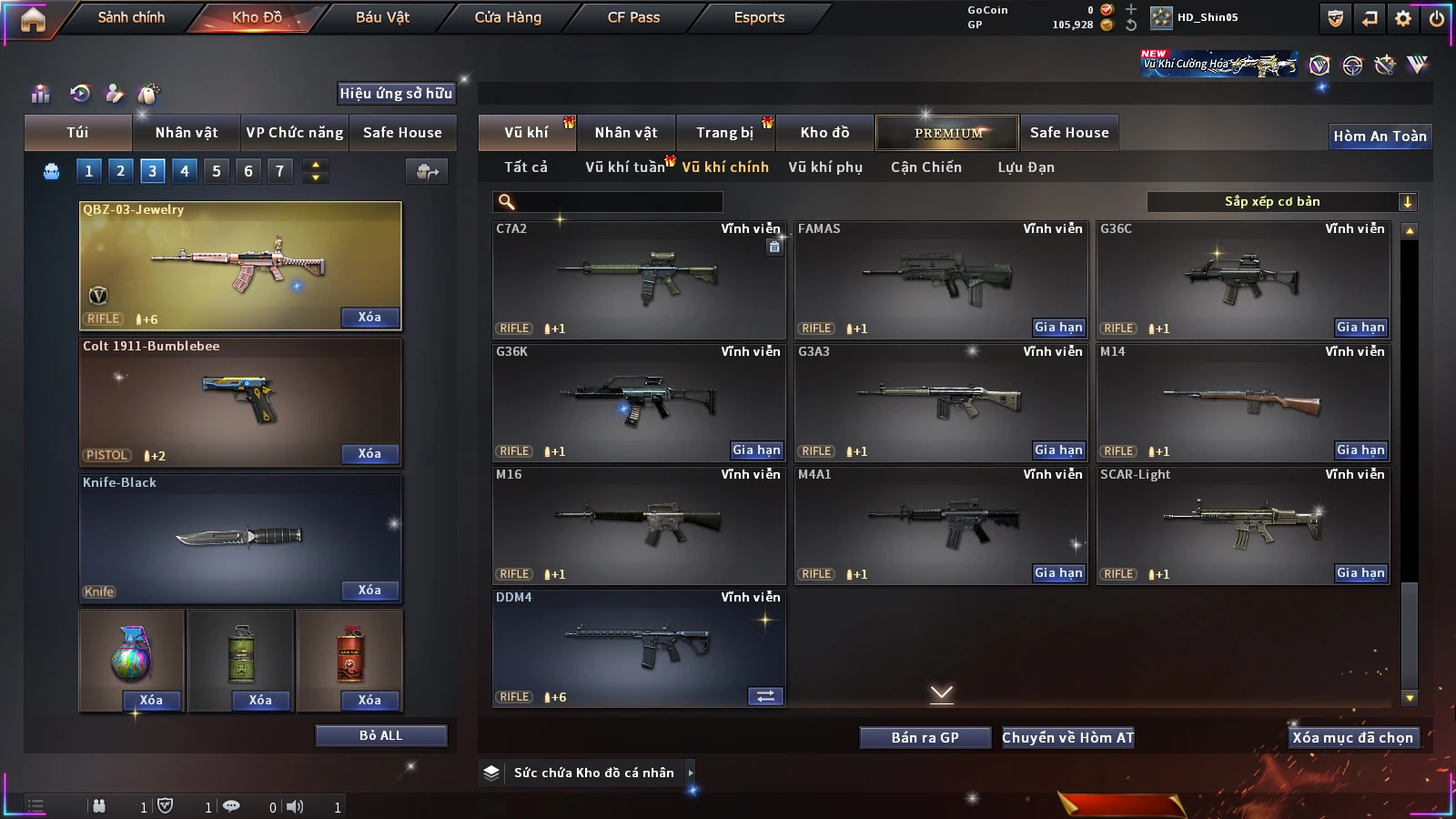Open the Sắp xếp cơ bản sort dropdown

(1281, 202)
